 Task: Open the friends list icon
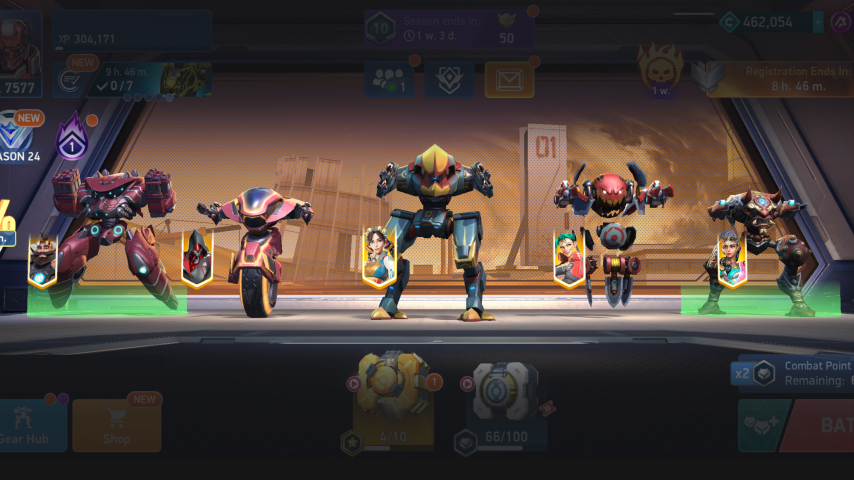click(x=389, y=80)
